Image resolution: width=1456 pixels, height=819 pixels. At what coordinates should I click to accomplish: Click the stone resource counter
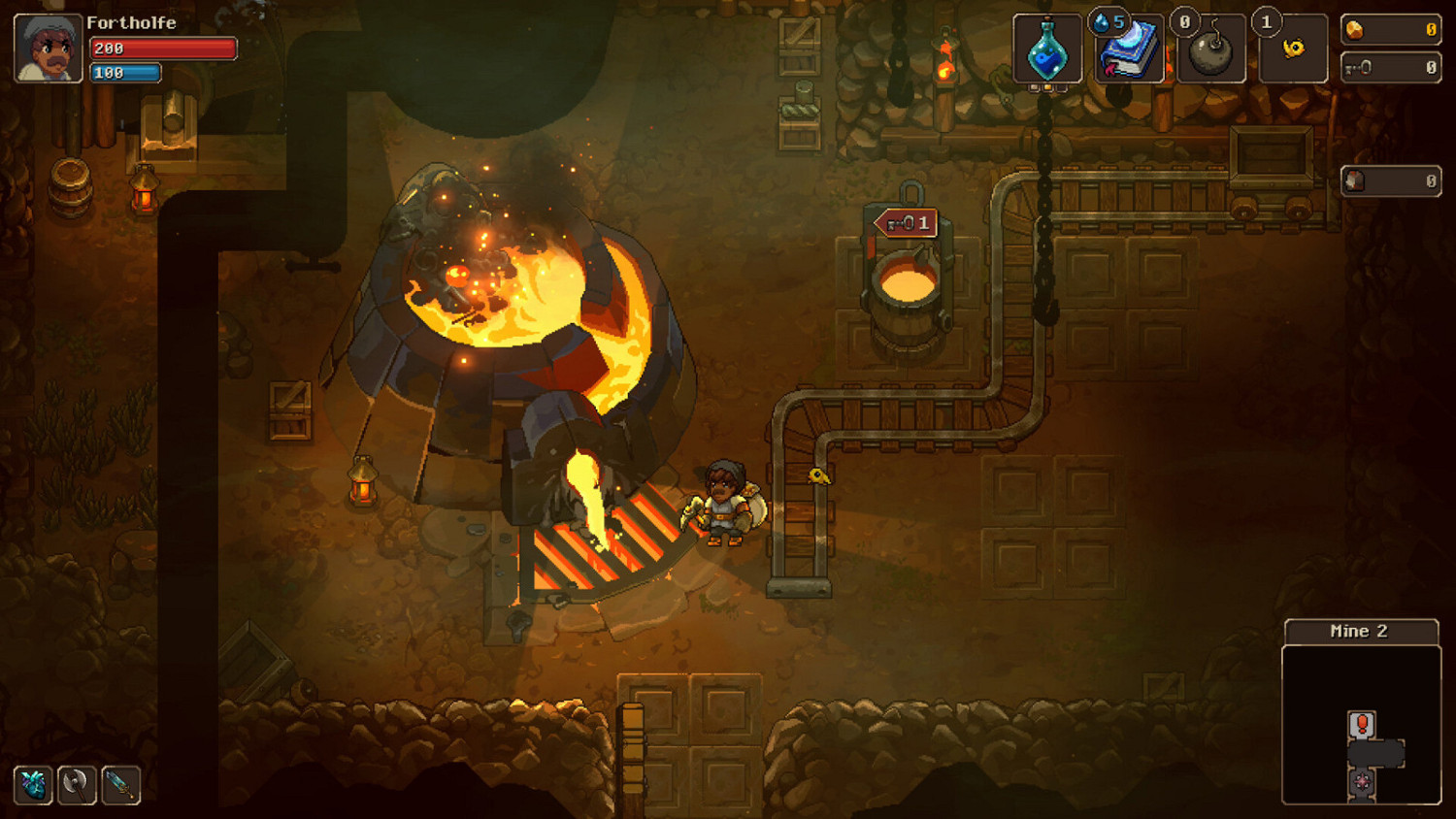coord(1390,180)
